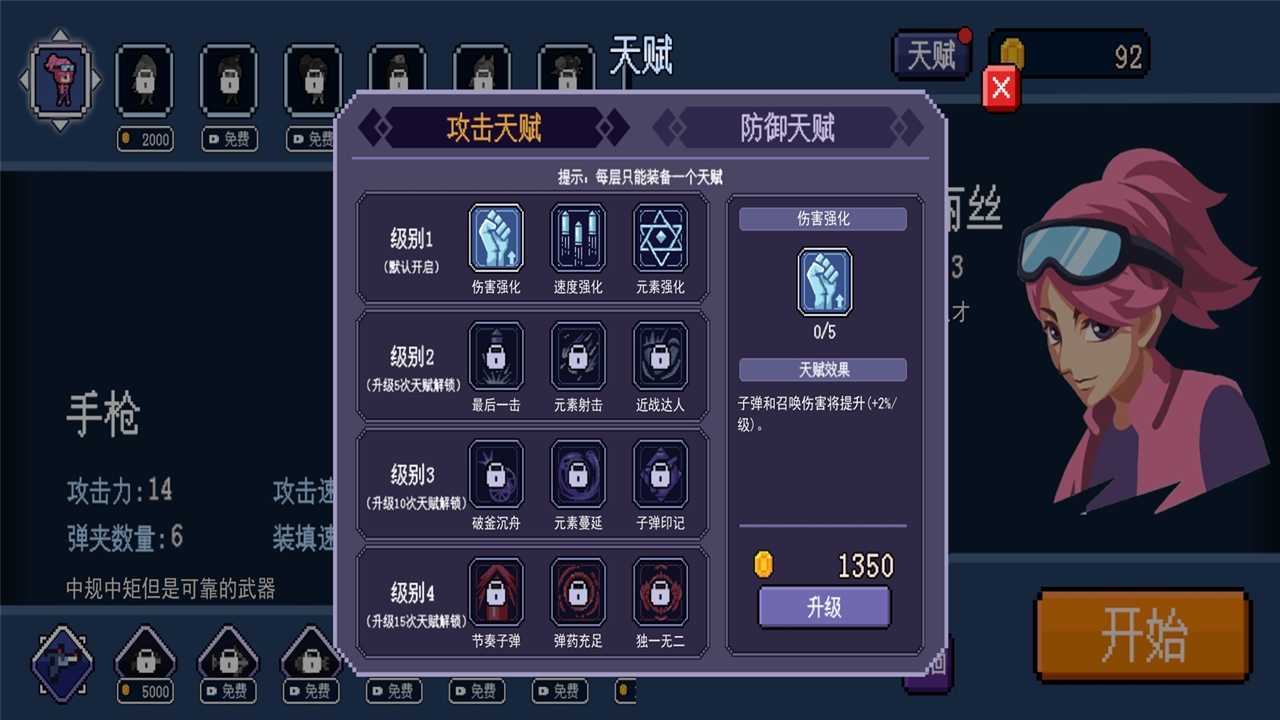Click the locked 最后一击 talent icon
Screen dimensions: 1280x720
[x=496, y=358]
